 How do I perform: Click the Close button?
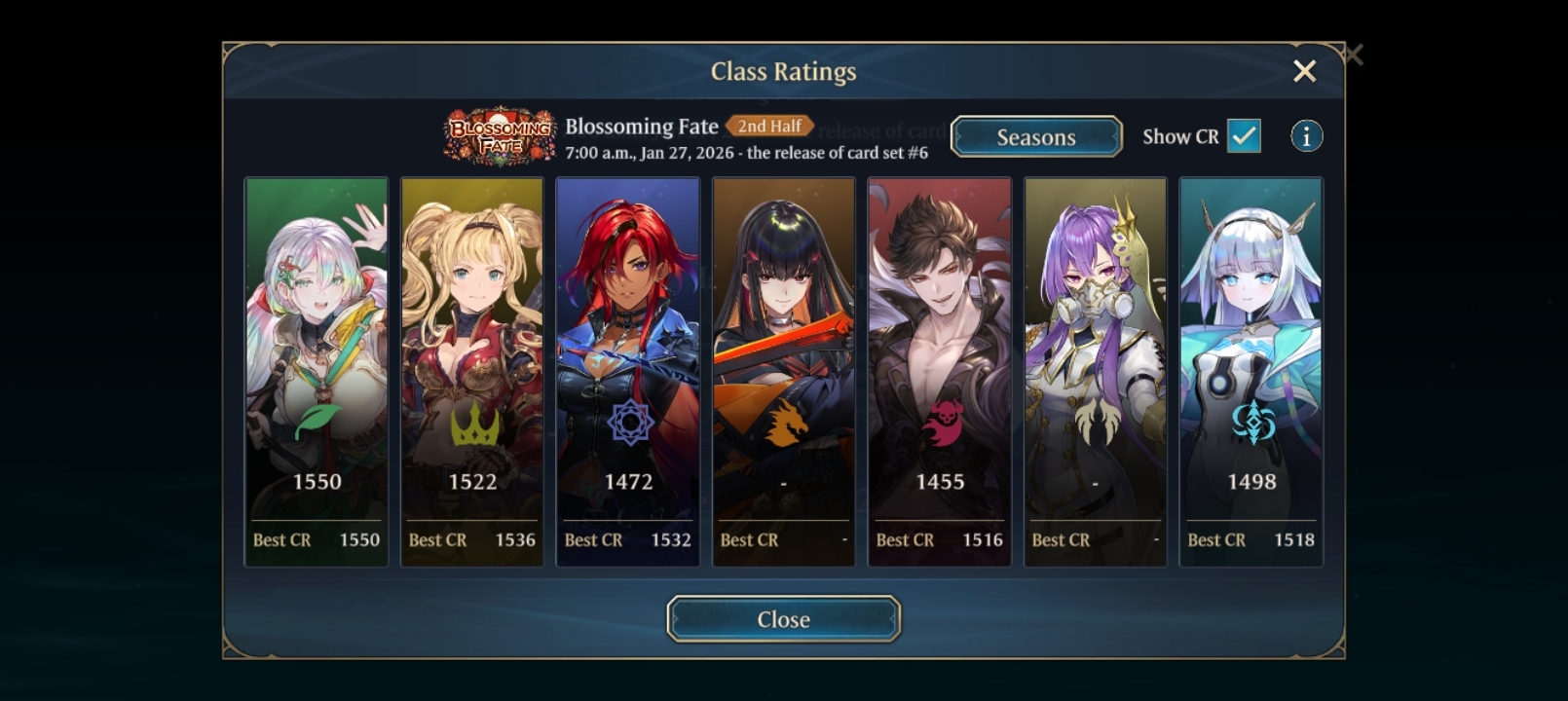click(783, 619)
